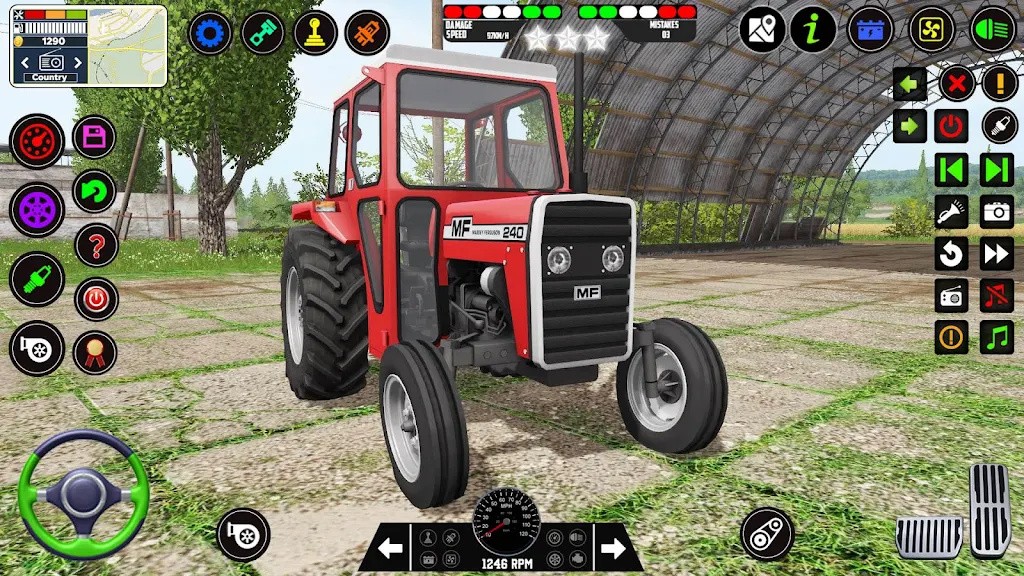The image size is (1024, 576).
Task: Turn on the yellow fan button
Action: pyautogui.click(x=931, y=30)
